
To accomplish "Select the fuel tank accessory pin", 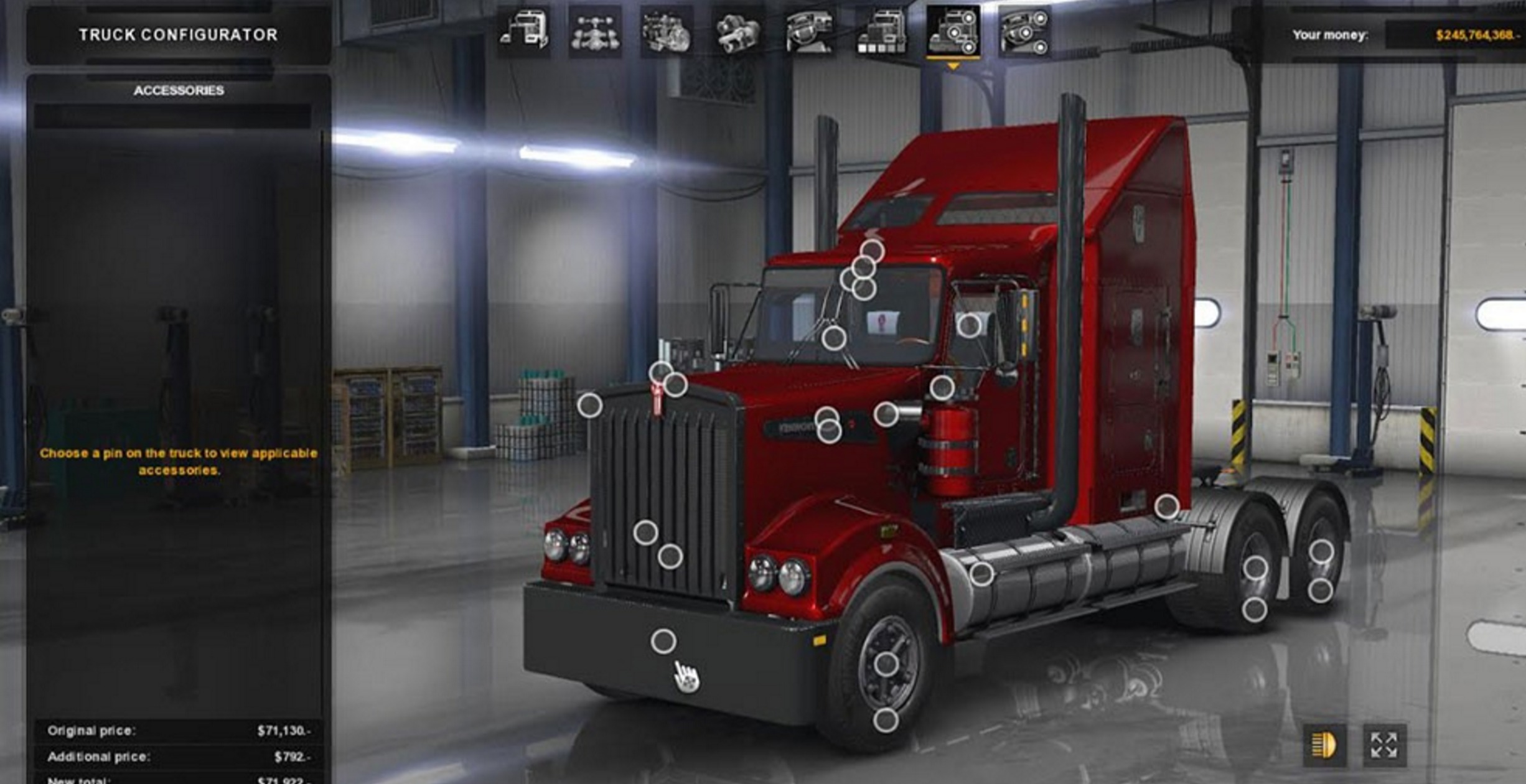I will [x=981, y=574].
